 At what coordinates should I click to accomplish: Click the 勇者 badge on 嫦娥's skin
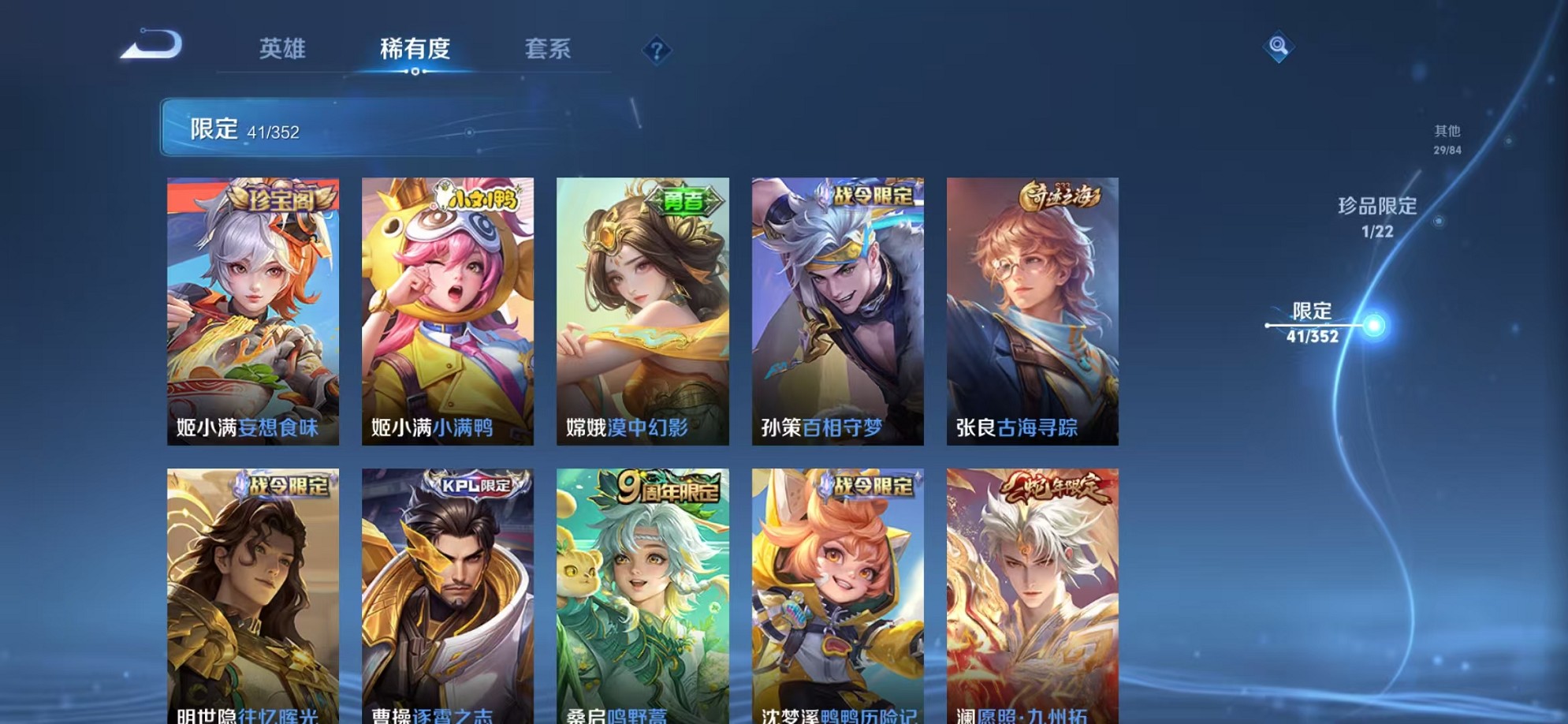pyautogui.click(x=685, y=200)
